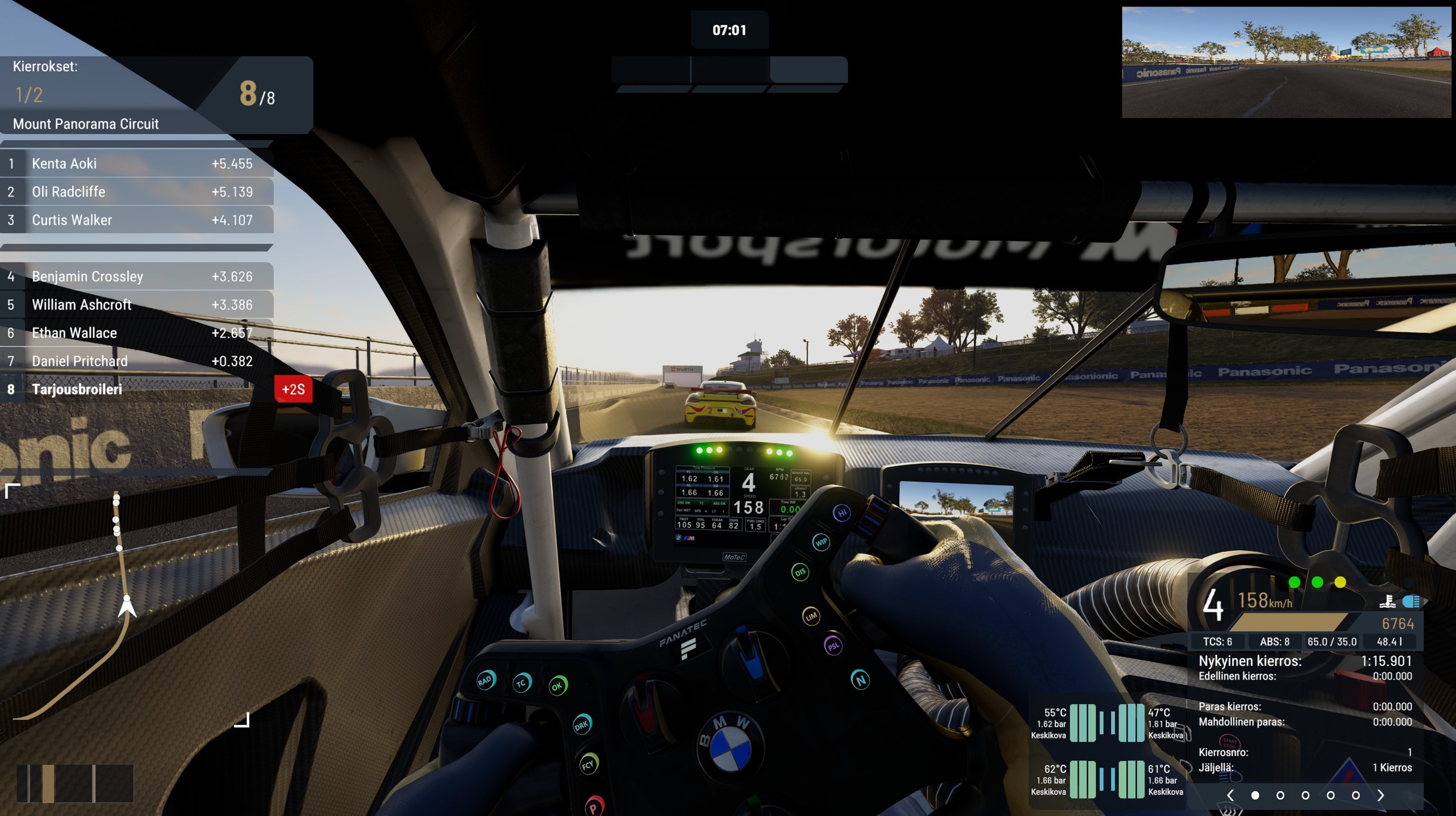Select Daniel Pritchard in the standings
1456x816 pixels.
tap(137, 361)
